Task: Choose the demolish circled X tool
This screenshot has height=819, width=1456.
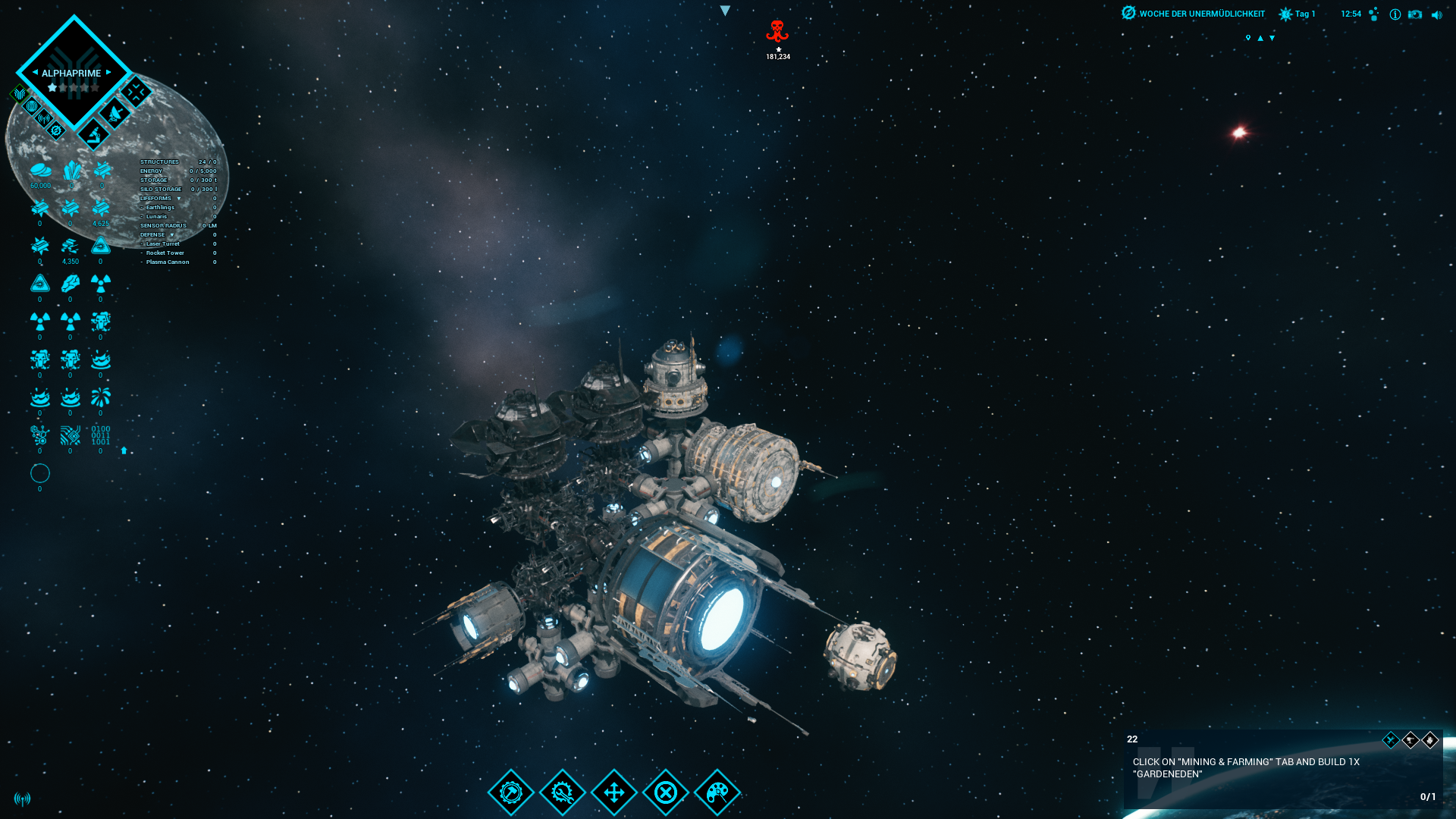Action: [x=666, y=792]
